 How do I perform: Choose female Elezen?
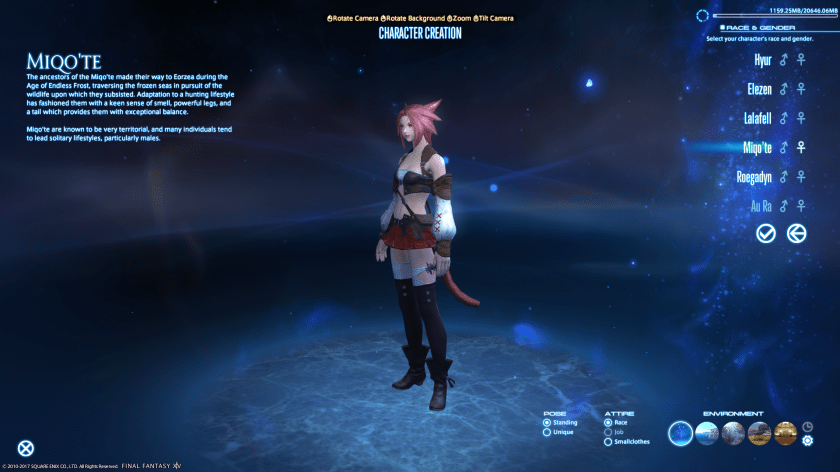tap(800, 90)
